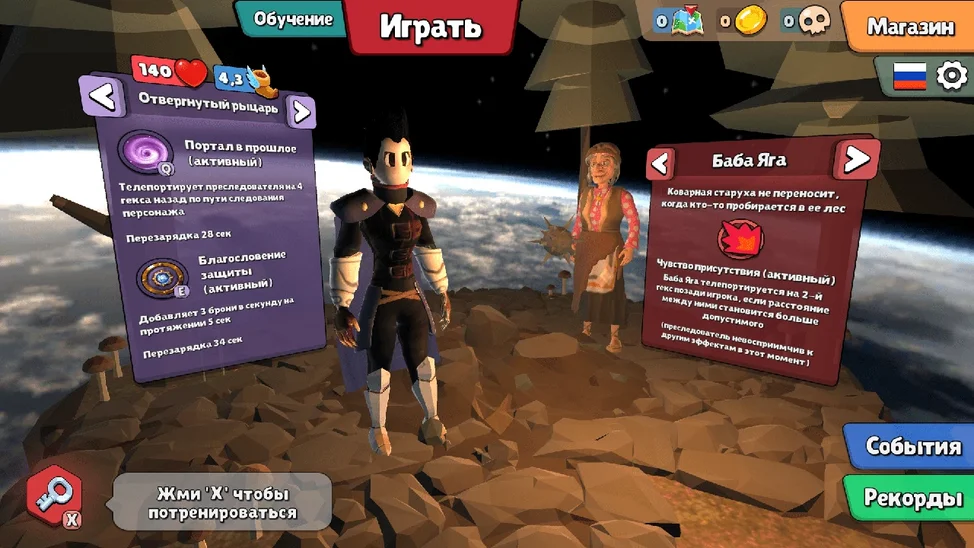
Task: Switch to the previous knight character
Action: [x=103, y=96]
